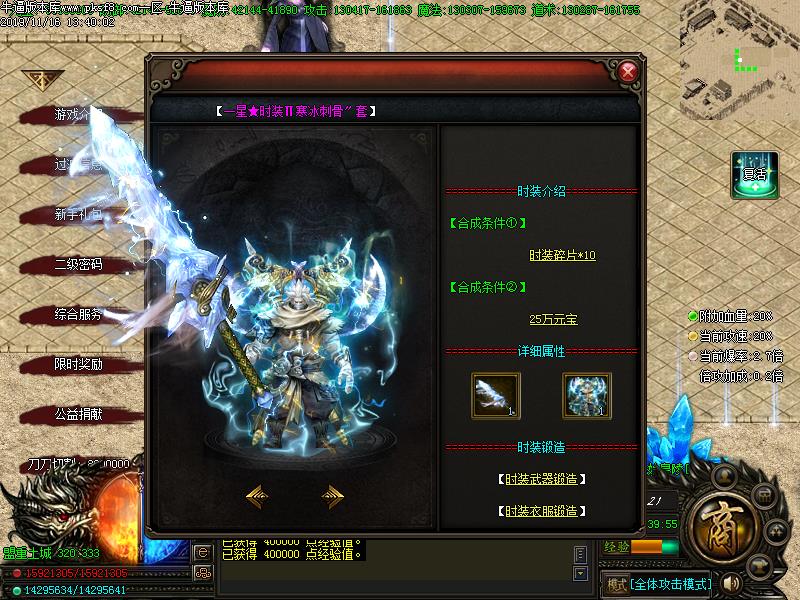Show the previous costume with left arrow
The height and width of the screenshot is (600, 800).
[x=256, y=496]
